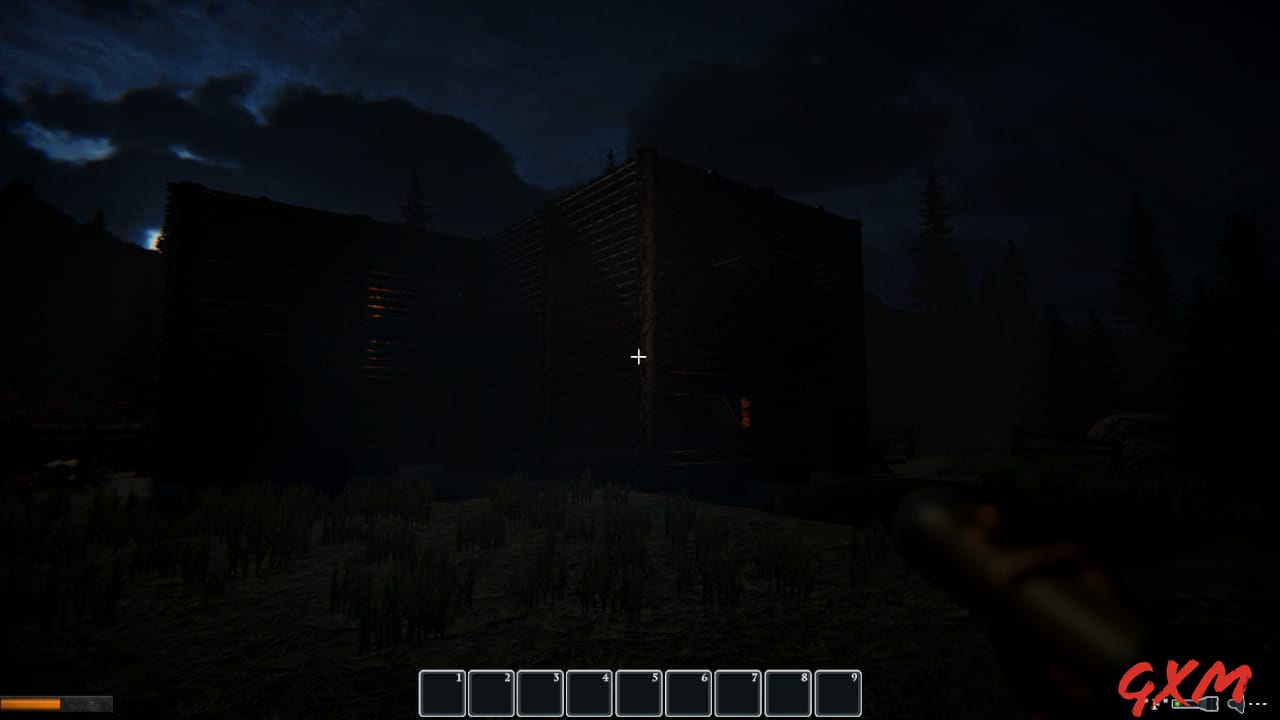Click the green charge indicator on the flashlight icon
1280x720 pixels.
tap(1177, 704)
